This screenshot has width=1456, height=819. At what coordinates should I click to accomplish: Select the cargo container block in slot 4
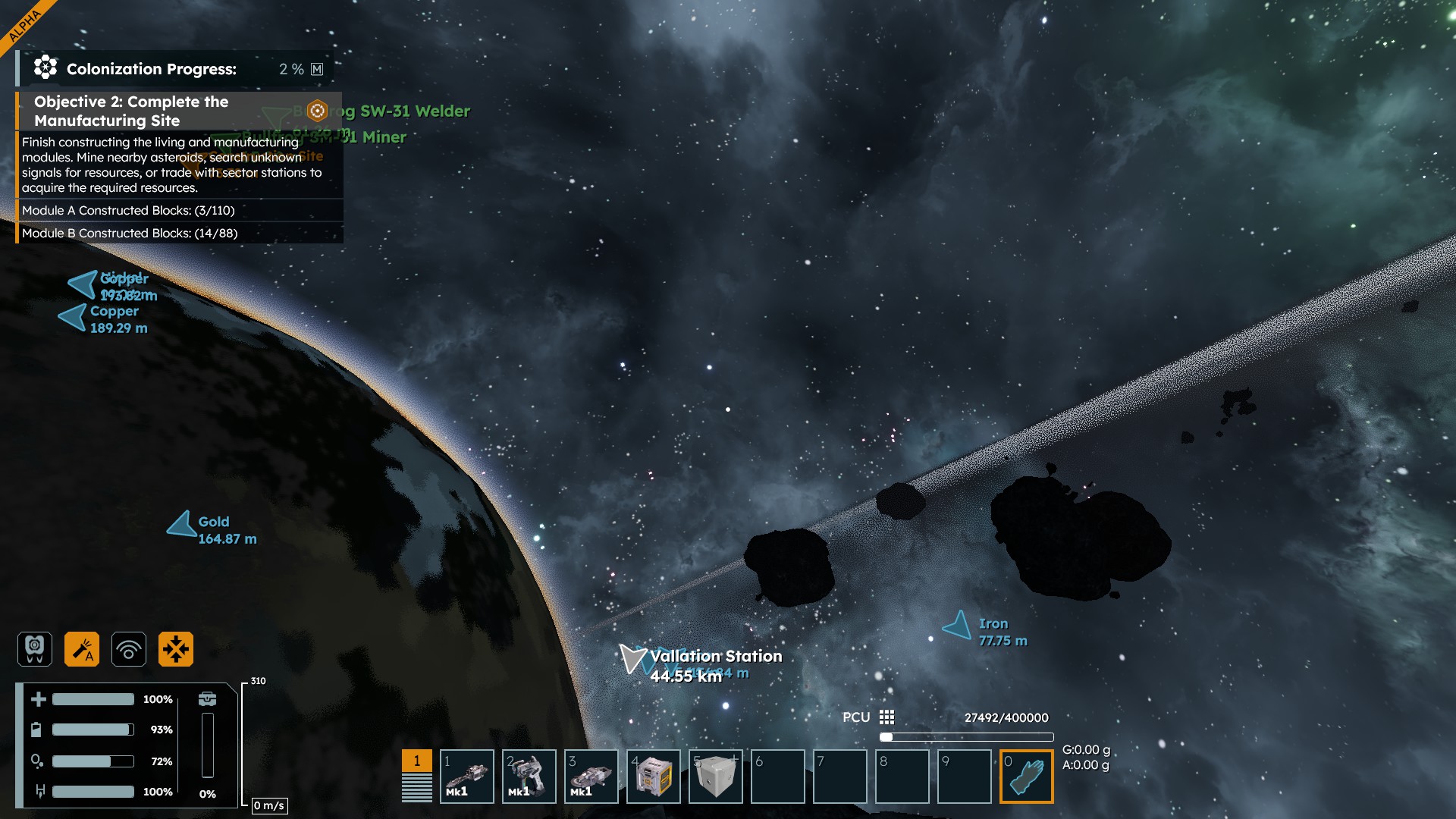[654, 777]
